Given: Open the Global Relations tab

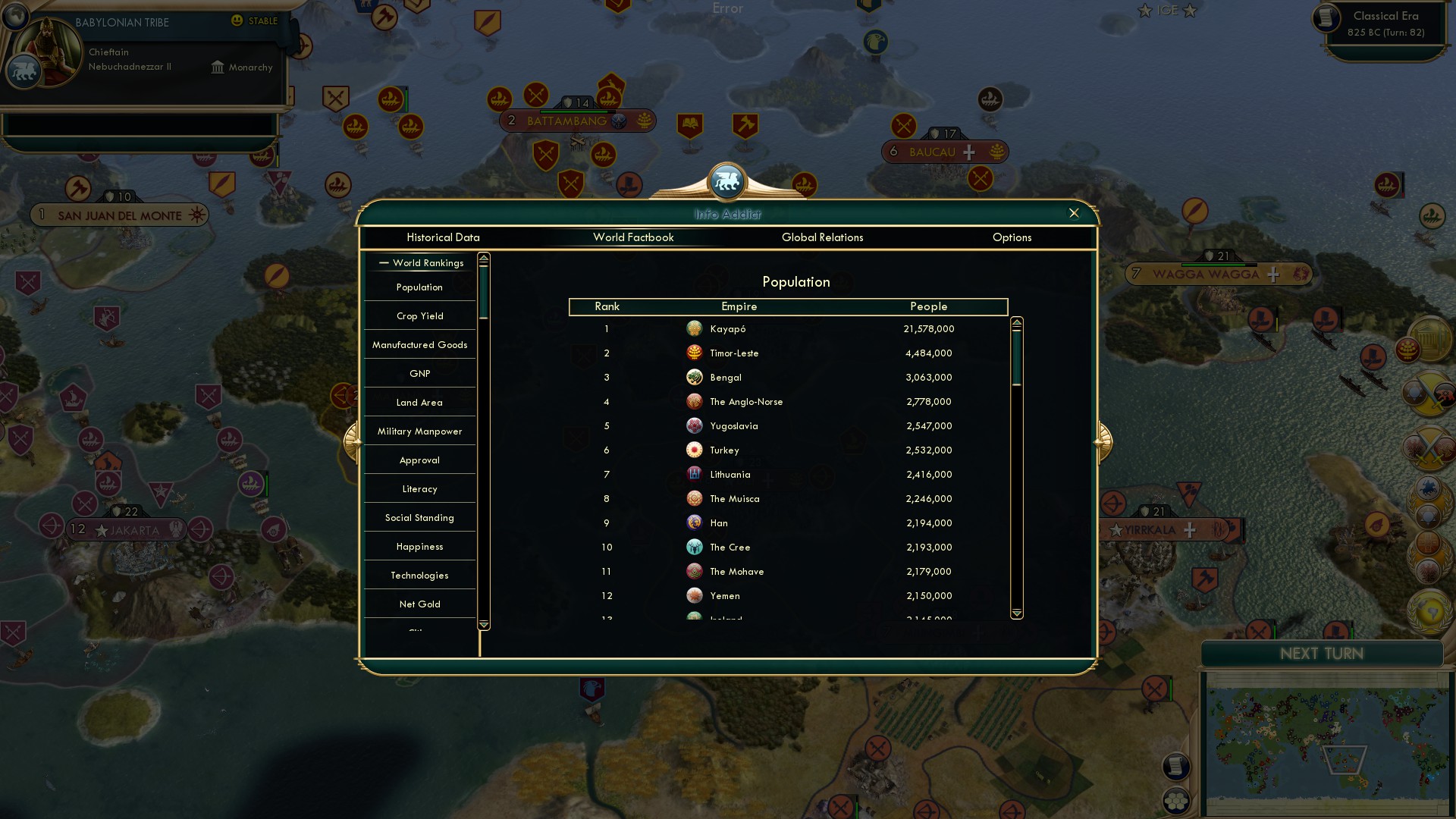Looking at the screenshot, I should 823,237.
